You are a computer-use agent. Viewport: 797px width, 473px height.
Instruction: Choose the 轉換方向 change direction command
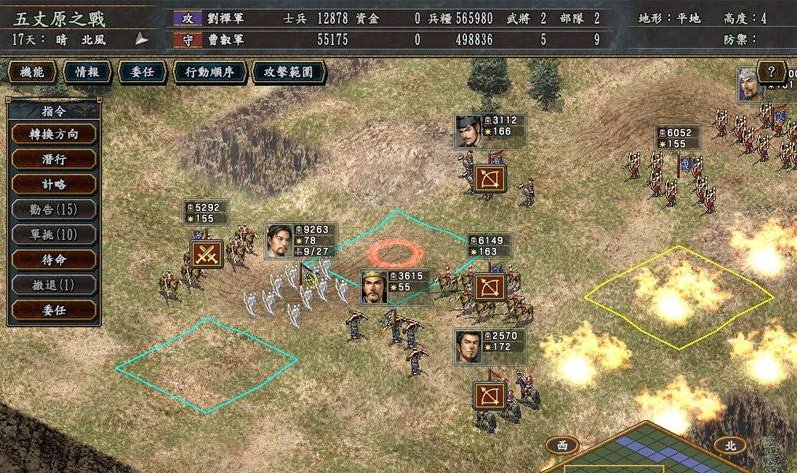coord(54,133)
